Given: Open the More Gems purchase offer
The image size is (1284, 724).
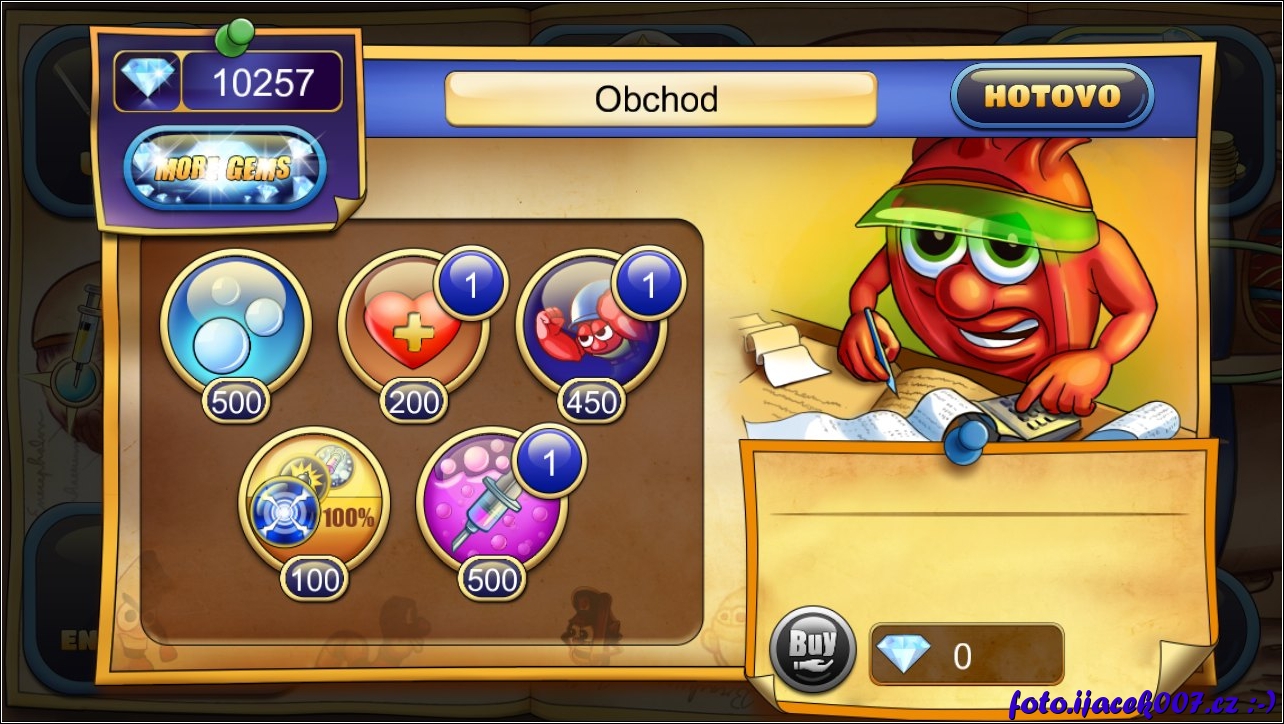Looking at the screenshot, I should coord(224,168).
